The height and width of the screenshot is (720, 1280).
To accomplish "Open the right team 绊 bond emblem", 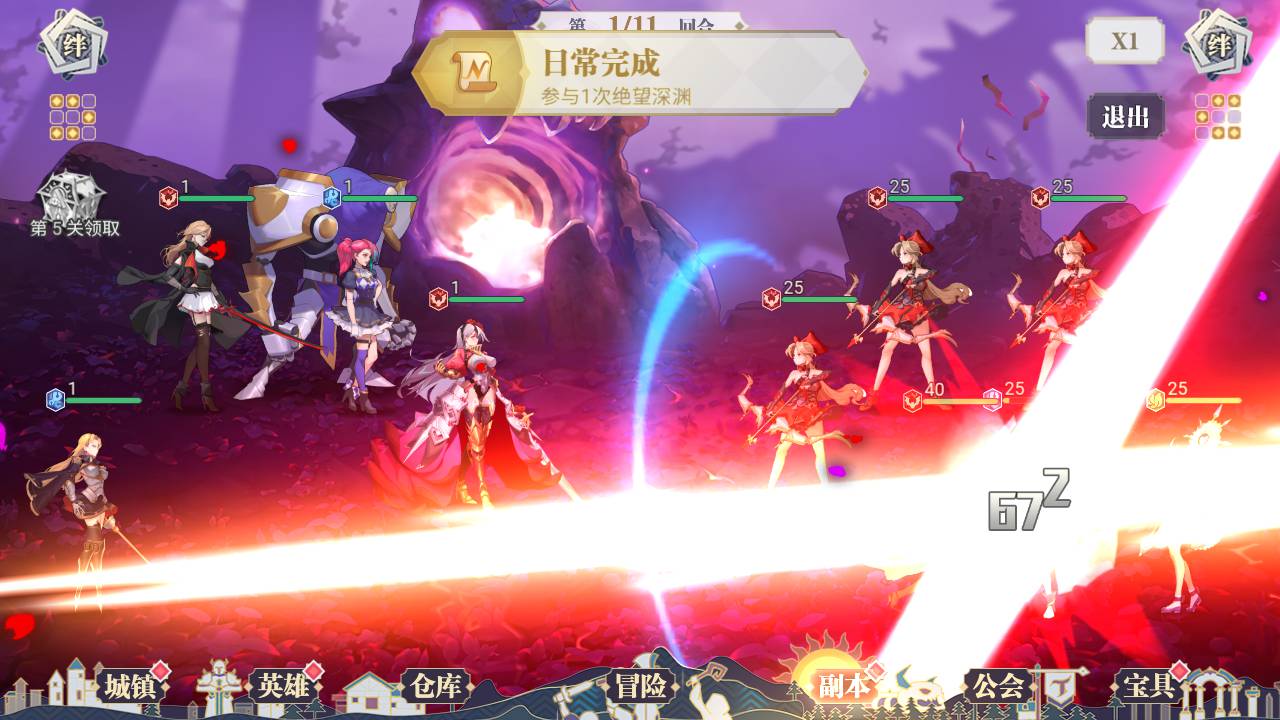I will click(1218, 46).
